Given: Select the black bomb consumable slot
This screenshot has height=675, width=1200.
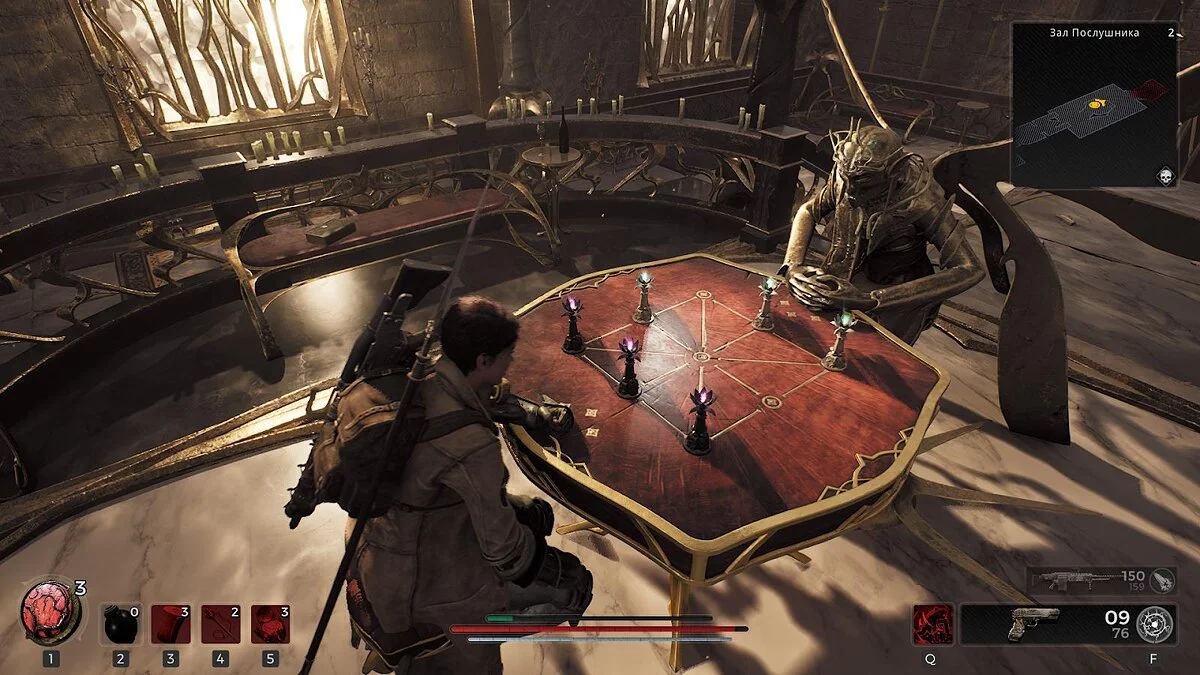Looking at the screenshot, I should coord(120,623).
